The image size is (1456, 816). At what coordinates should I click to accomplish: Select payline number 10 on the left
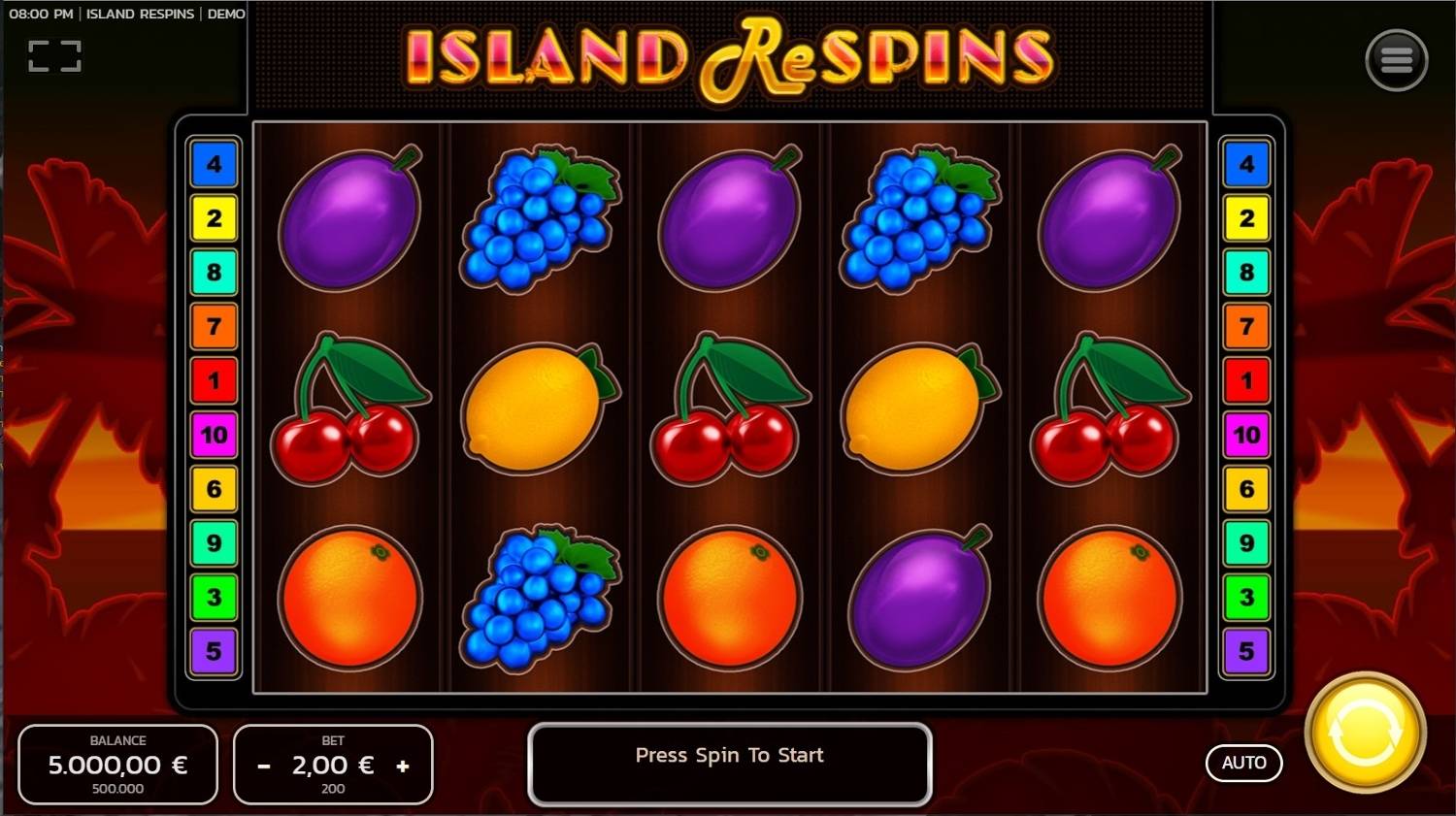[215, 437]
